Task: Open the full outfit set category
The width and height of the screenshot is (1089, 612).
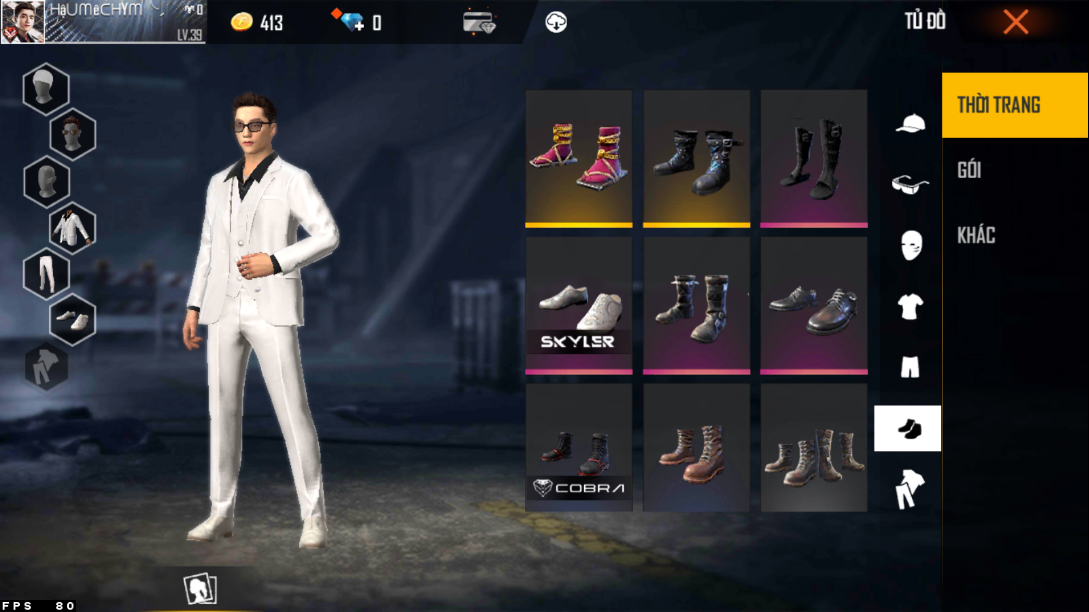Action: click(x=909, y=489)
